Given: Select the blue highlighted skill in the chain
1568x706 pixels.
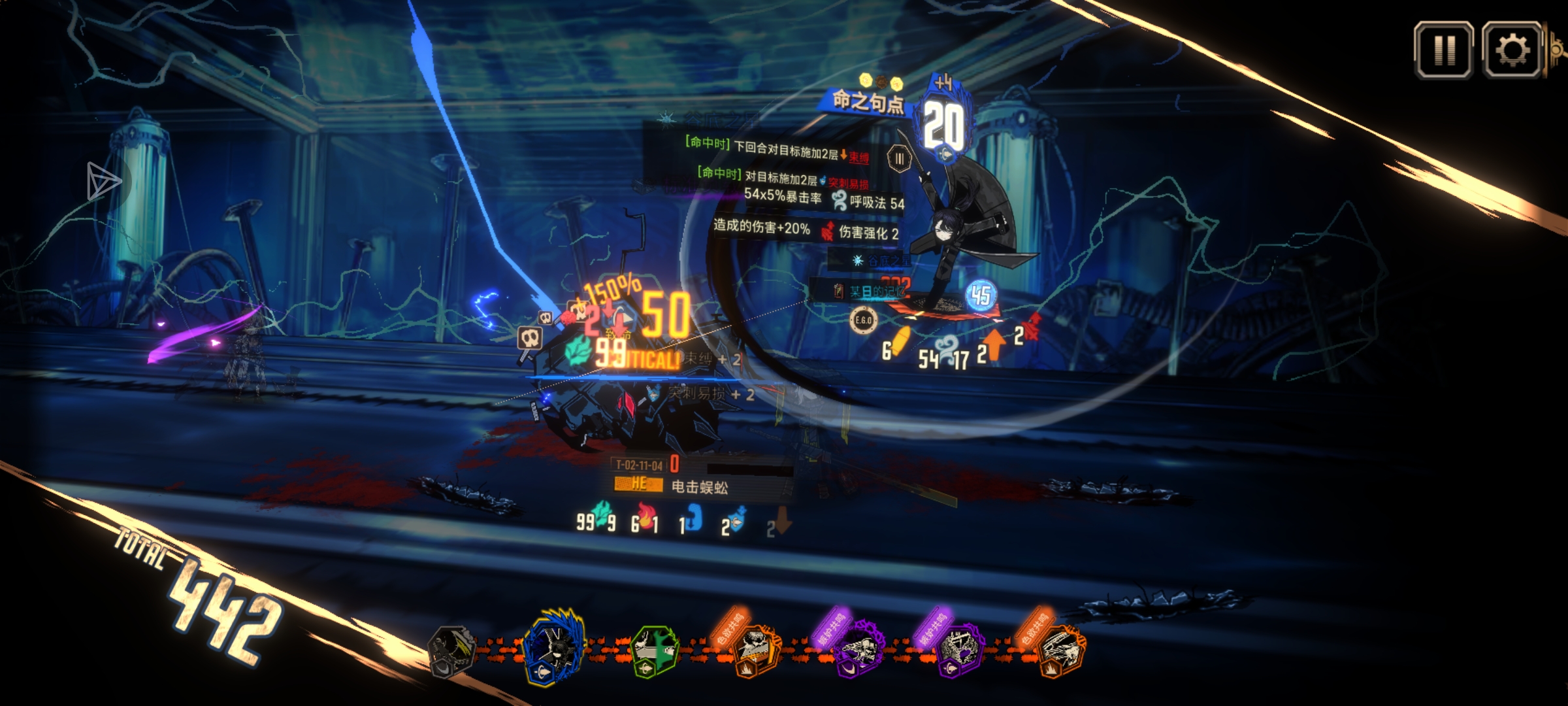Looking at the screenshot, I should tap(555, 647).
